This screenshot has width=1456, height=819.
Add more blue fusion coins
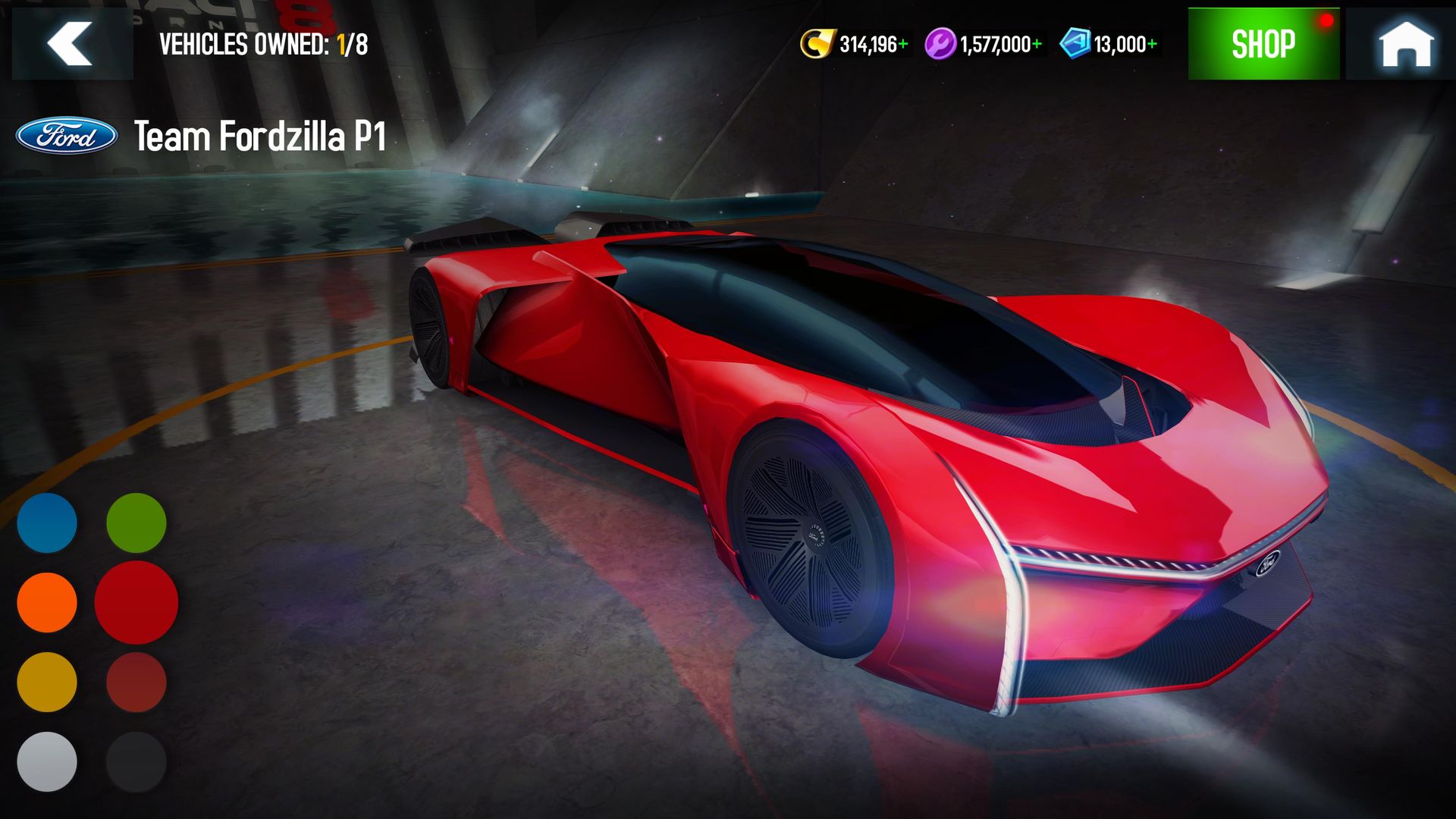1152,45
